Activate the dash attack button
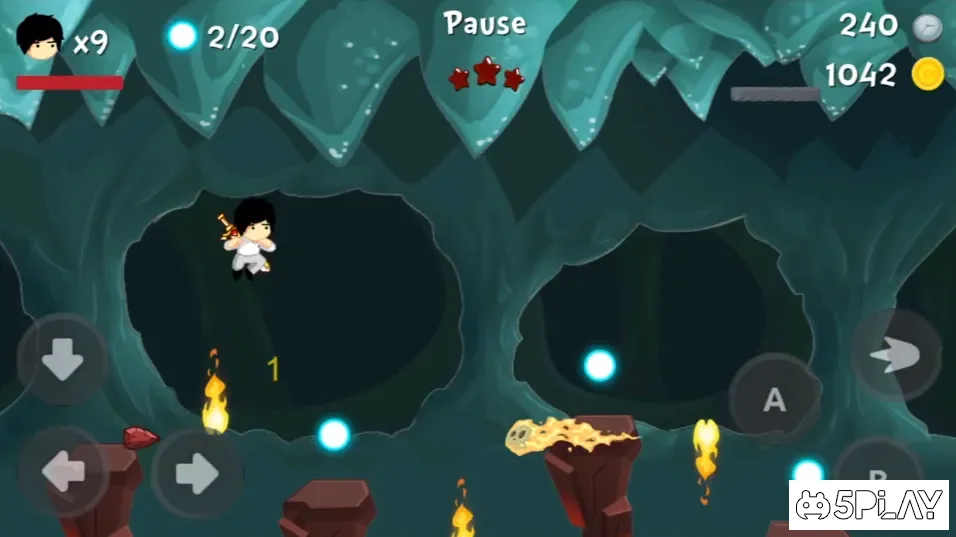This screenshot has width=956, height=537. [895, 356]
